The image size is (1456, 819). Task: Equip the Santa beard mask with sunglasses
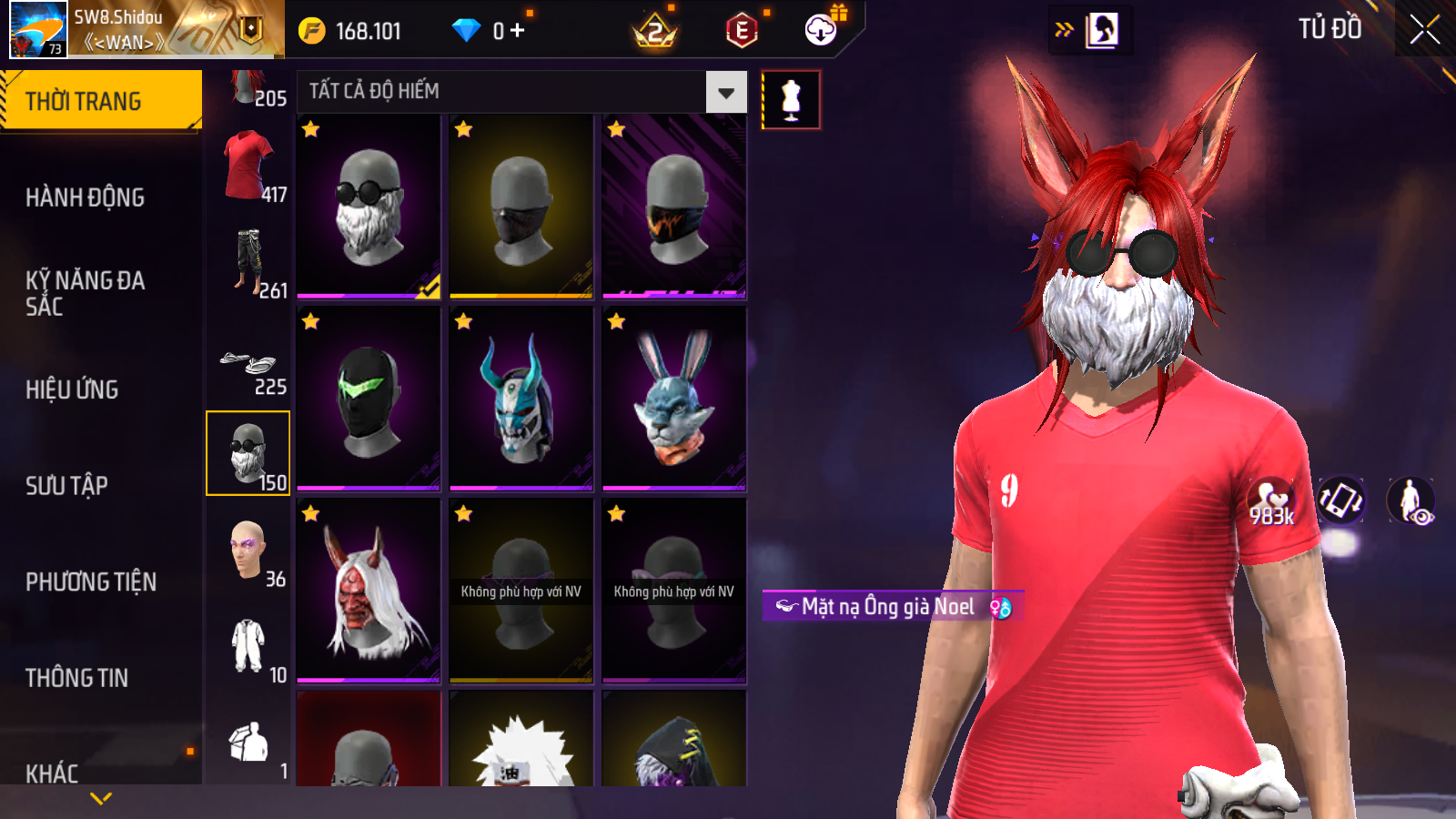pyautogui.click(x=369, y=207)
